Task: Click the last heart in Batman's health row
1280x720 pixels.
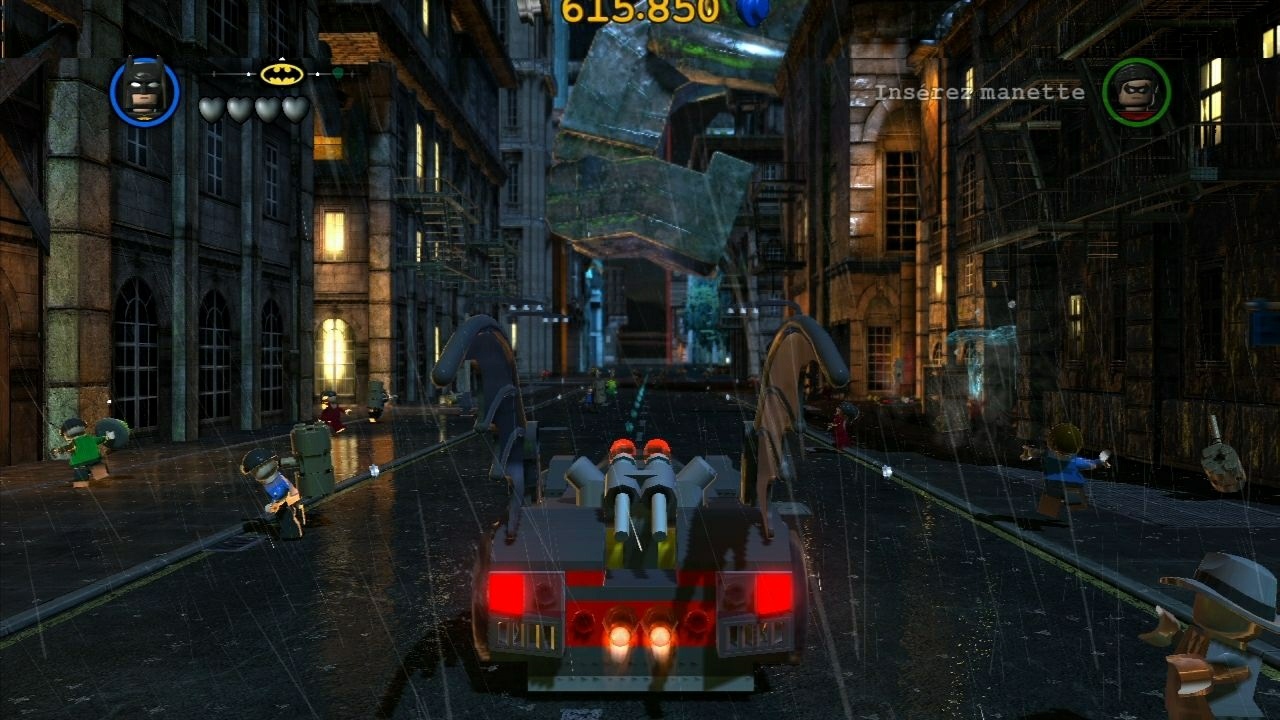Action: (x=294, y=108)
